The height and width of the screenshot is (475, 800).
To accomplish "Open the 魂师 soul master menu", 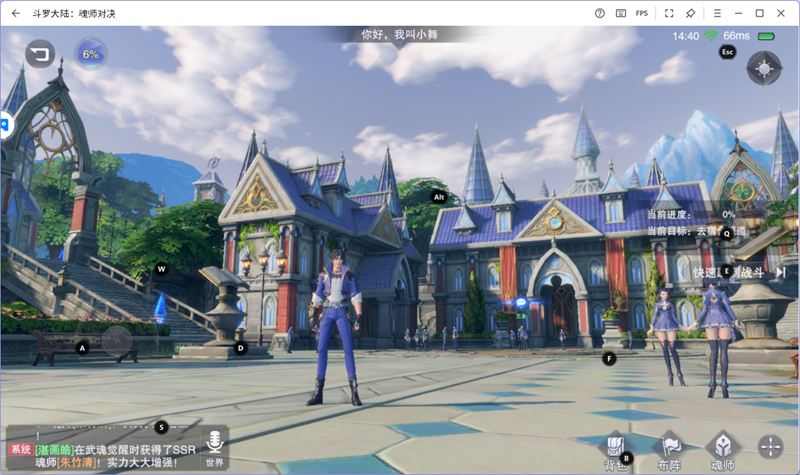I will 721,450.
